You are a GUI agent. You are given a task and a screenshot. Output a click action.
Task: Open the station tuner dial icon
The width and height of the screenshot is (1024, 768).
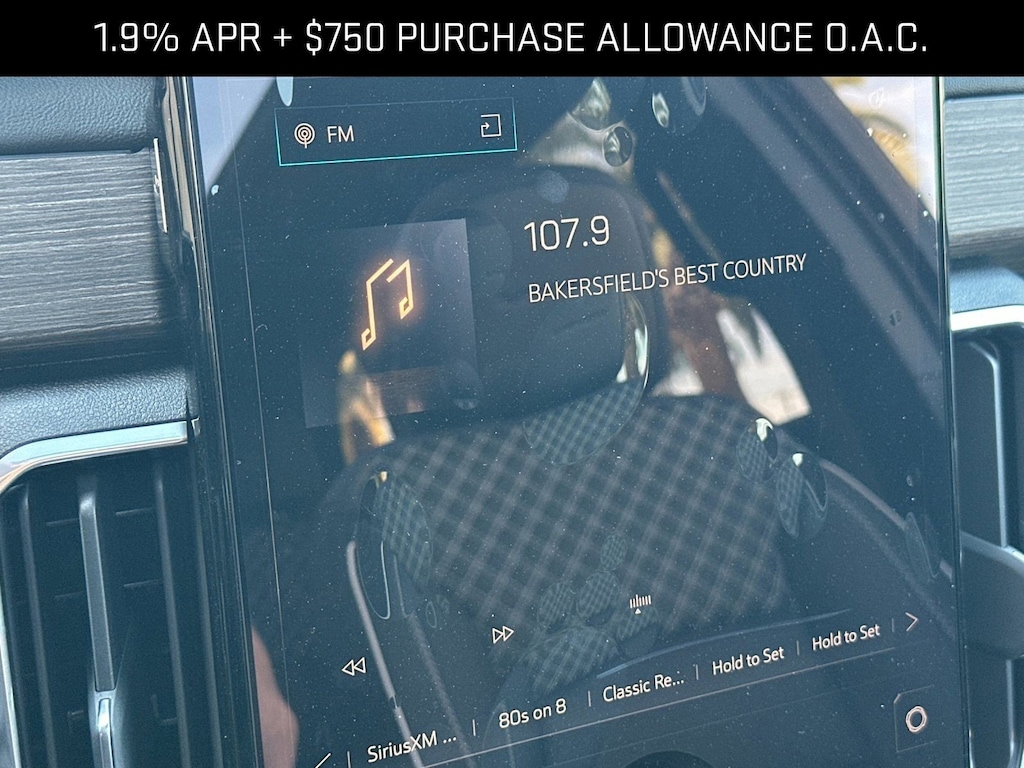640,602
